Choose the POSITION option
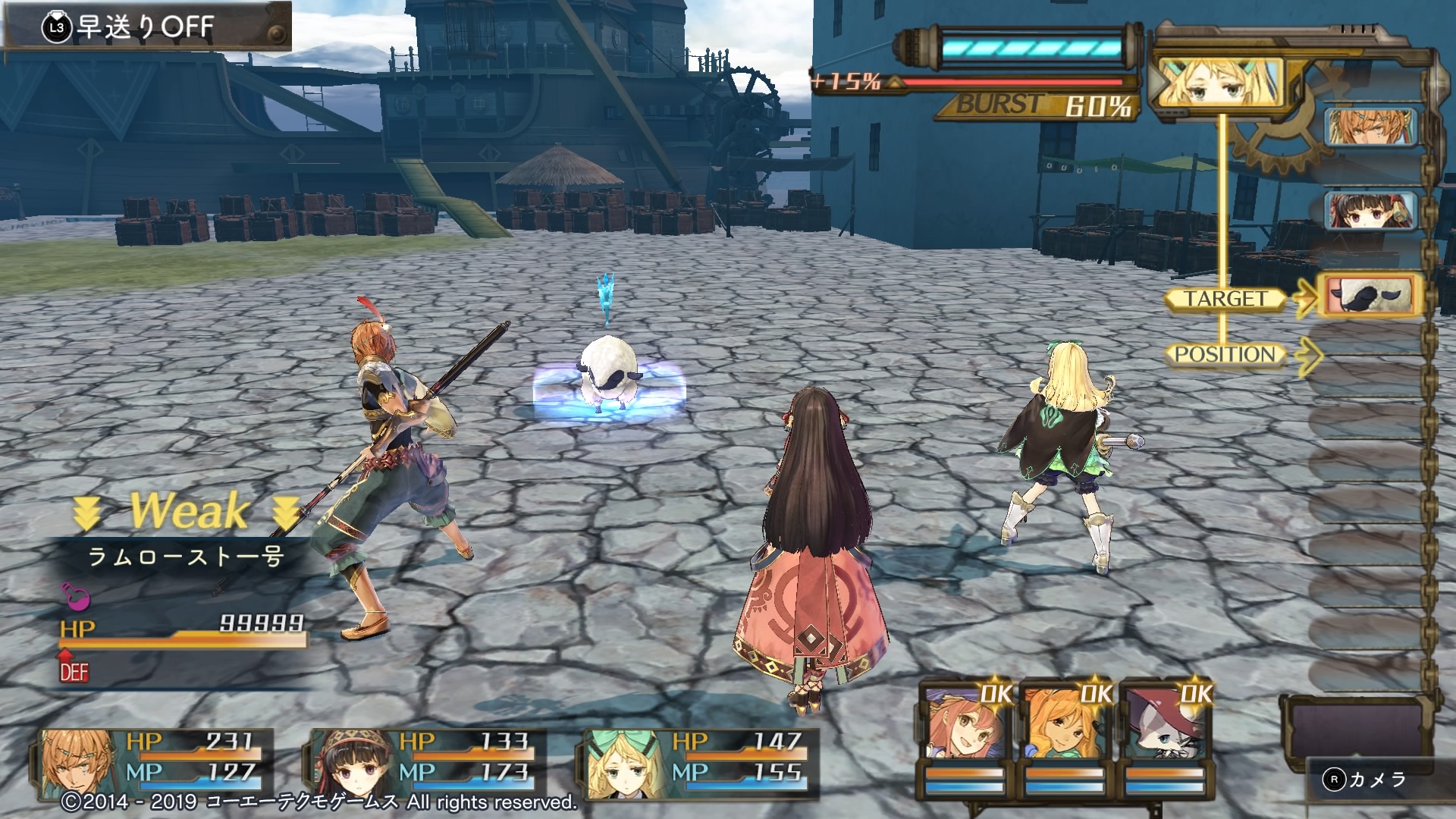 (1225, 354)
